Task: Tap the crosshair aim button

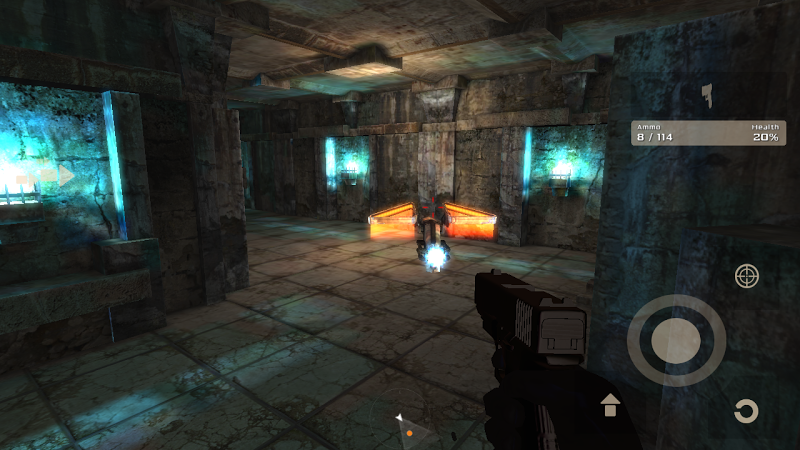Action: [746, 276]
